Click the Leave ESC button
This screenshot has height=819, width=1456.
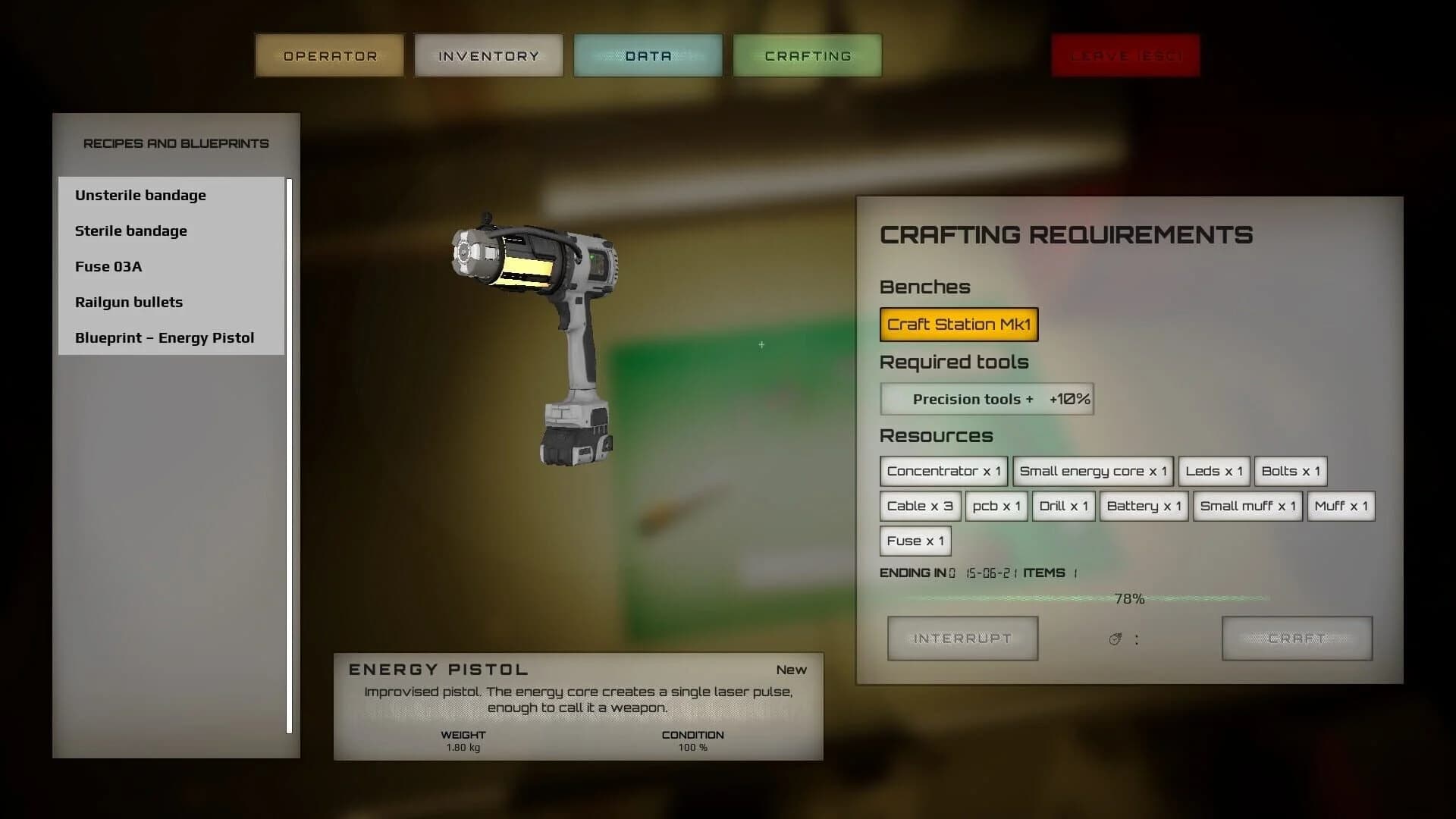[1125, 55]
